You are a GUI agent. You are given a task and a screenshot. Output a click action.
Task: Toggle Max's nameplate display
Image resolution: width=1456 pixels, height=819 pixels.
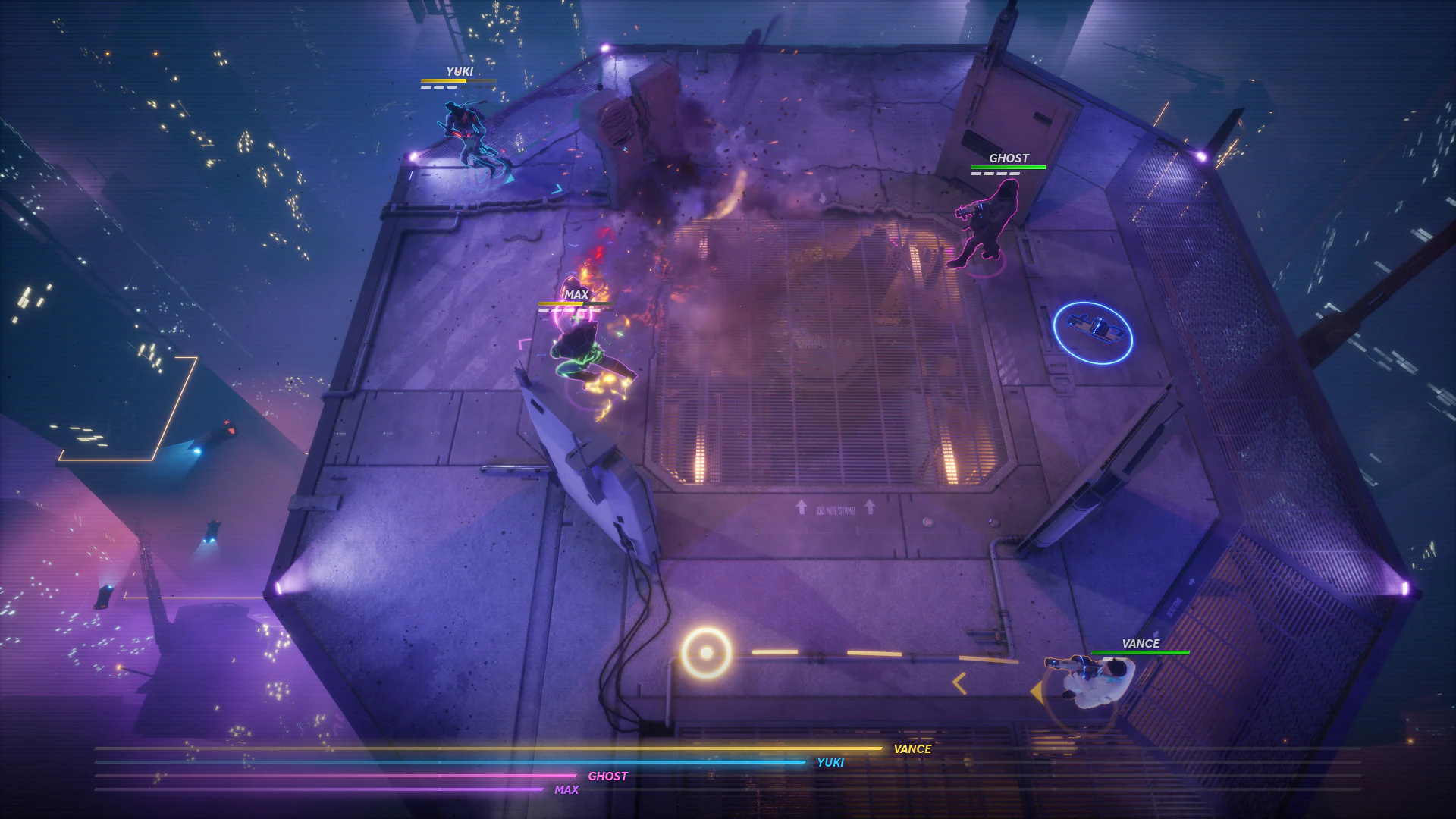click(576, 293)
